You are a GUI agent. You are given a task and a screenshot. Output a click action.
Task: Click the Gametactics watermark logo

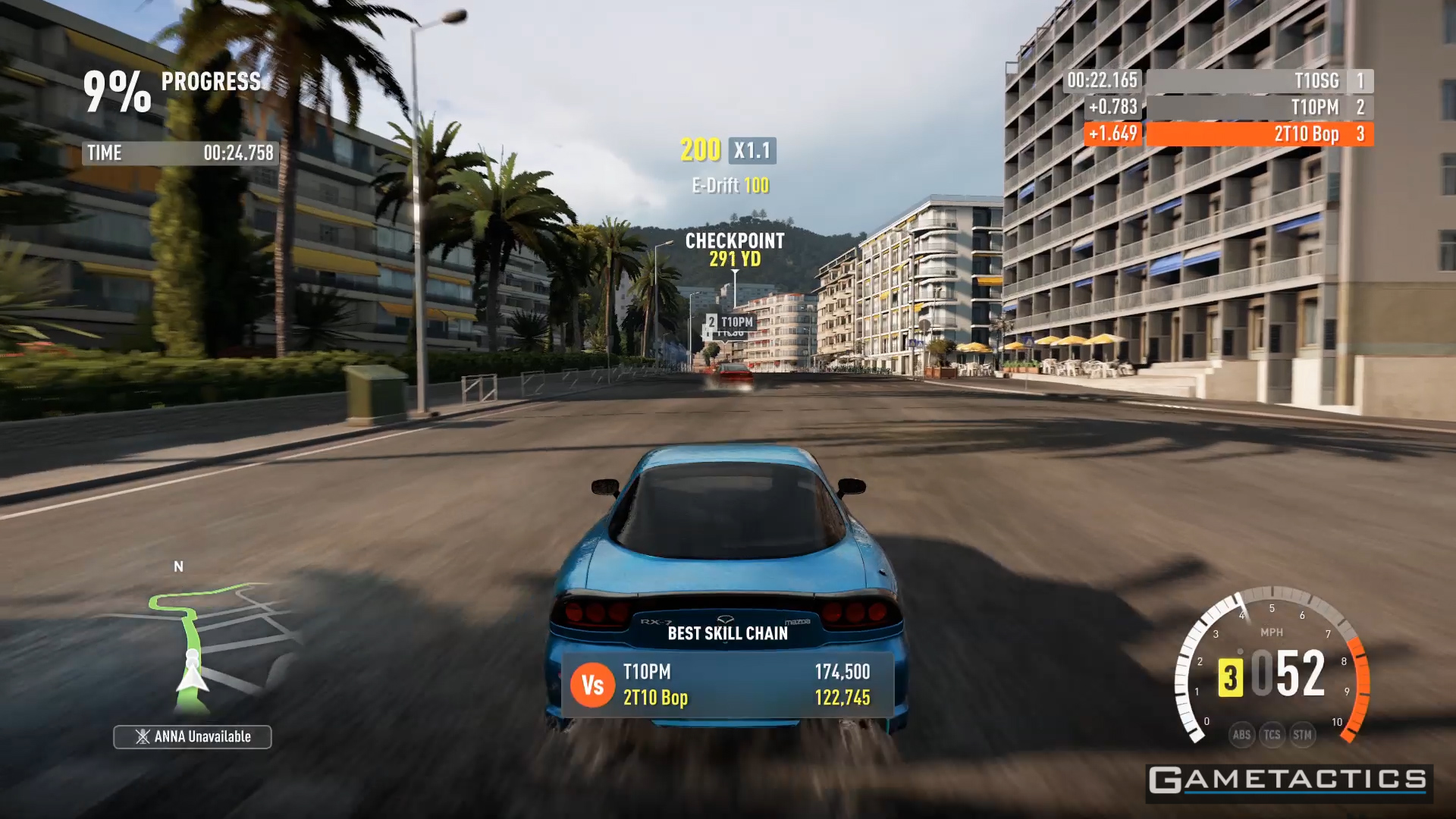click(1288, 780)
